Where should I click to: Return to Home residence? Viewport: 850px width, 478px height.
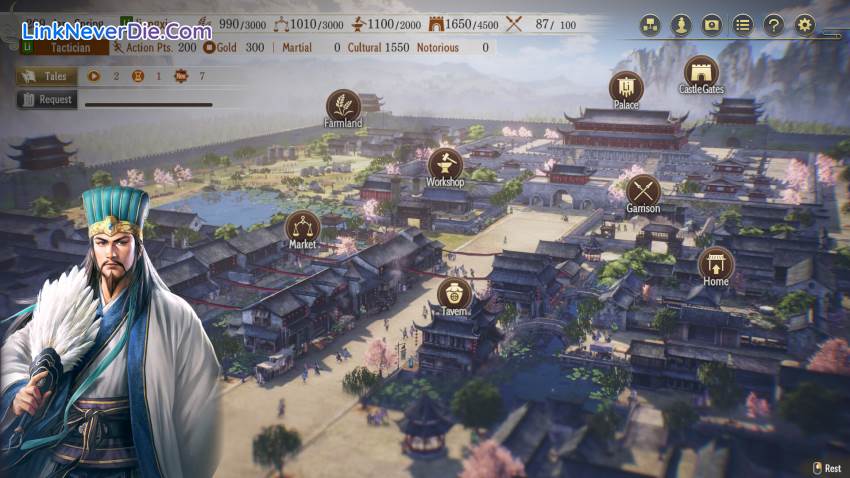pos(716,264)
